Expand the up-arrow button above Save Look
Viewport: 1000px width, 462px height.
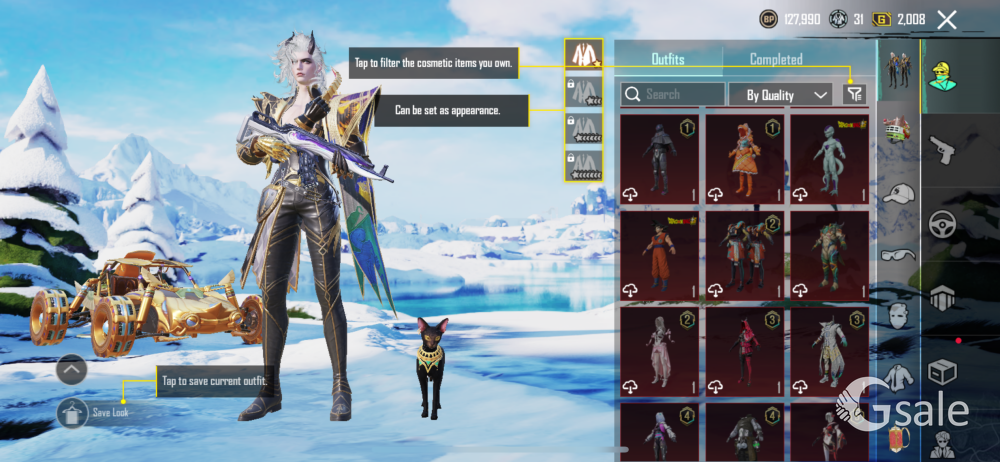72,370
